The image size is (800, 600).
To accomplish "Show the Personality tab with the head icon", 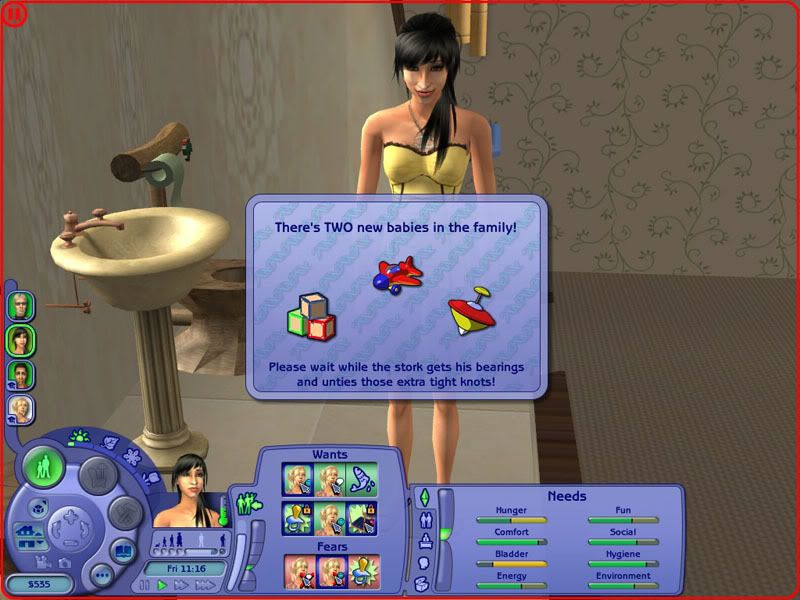I will (423, 563).
